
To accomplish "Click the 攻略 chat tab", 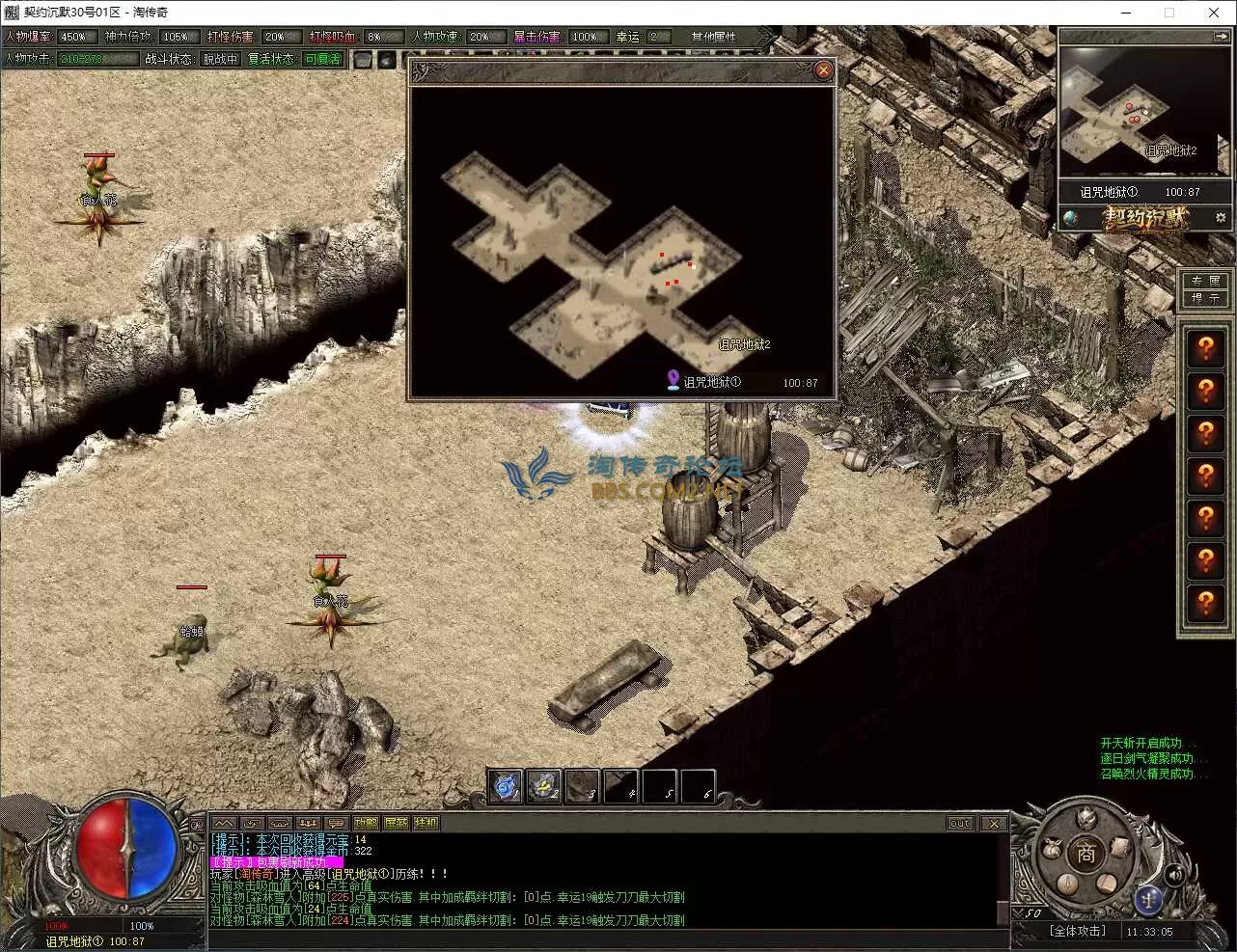I will [x=366, y=823].
